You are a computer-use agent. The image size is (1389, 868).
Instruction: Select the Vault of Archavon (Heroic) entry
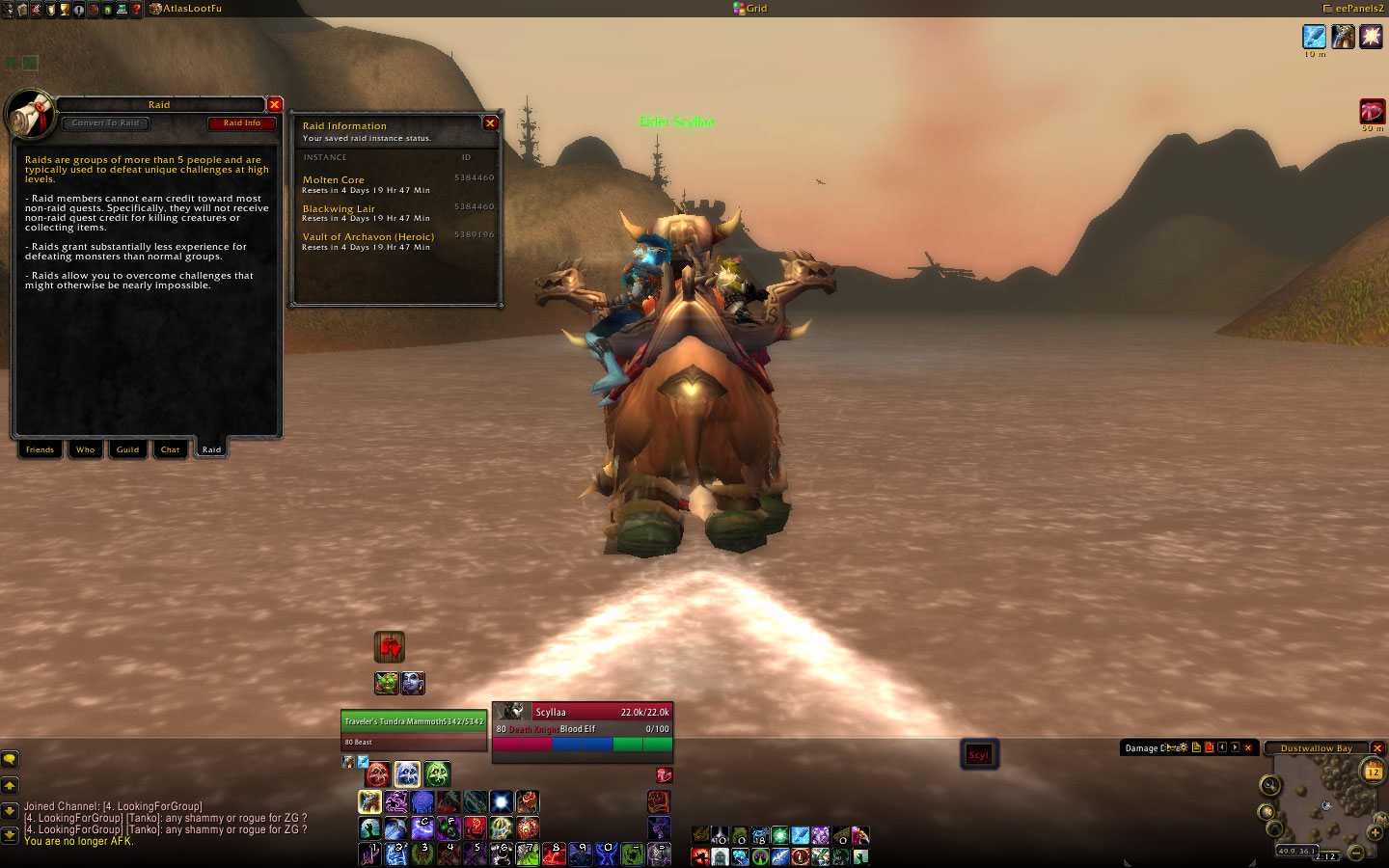point(368,237)
